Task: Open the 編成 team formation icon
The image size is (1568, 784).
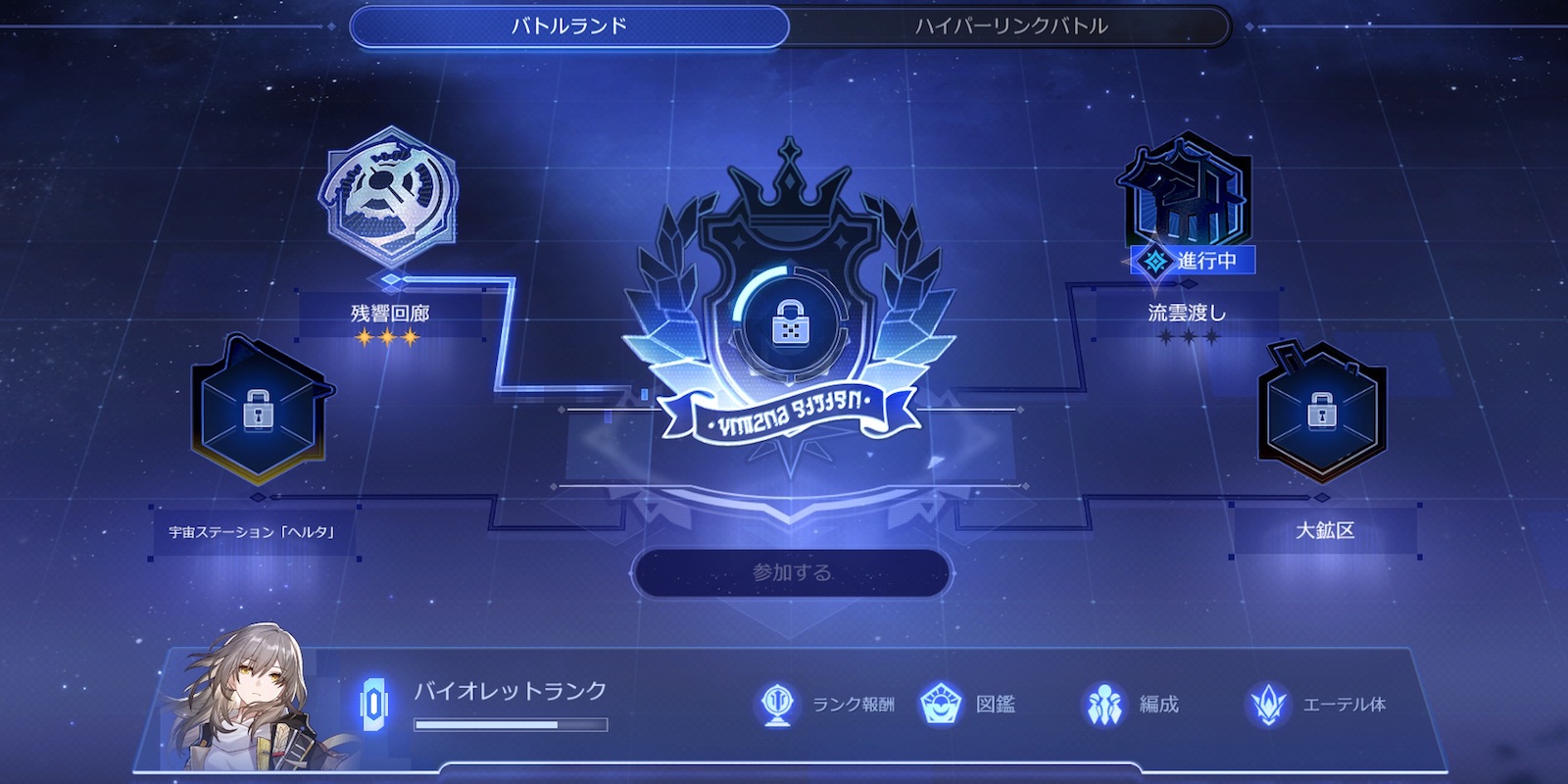Action: 1105,701
